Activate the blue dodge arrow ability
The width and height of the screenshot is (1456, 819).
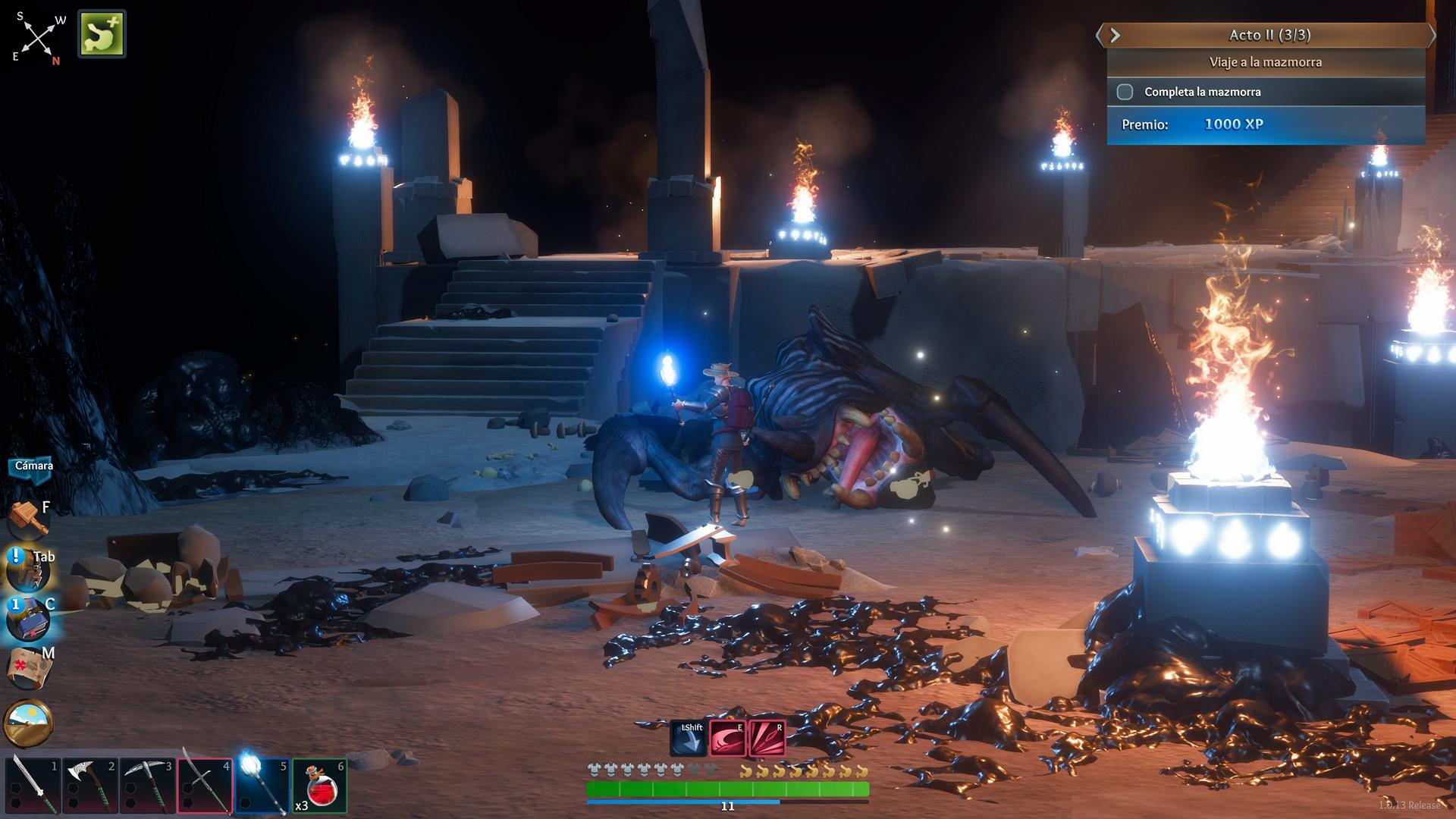(x=688, y=739)
